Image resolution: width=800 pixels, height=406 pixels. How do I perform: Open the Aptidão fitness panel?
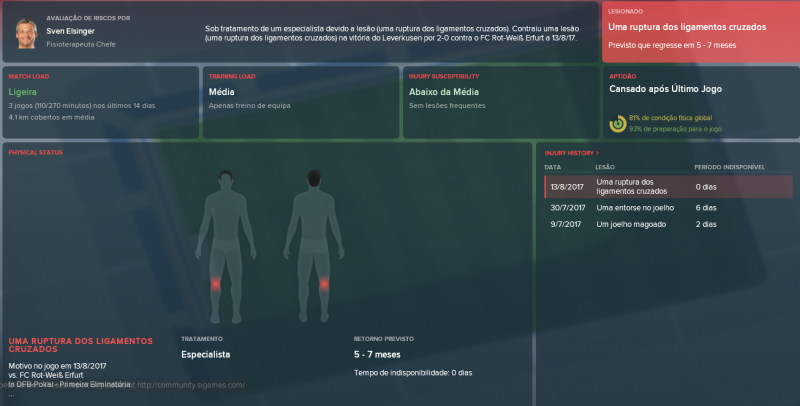click(700, 102)
